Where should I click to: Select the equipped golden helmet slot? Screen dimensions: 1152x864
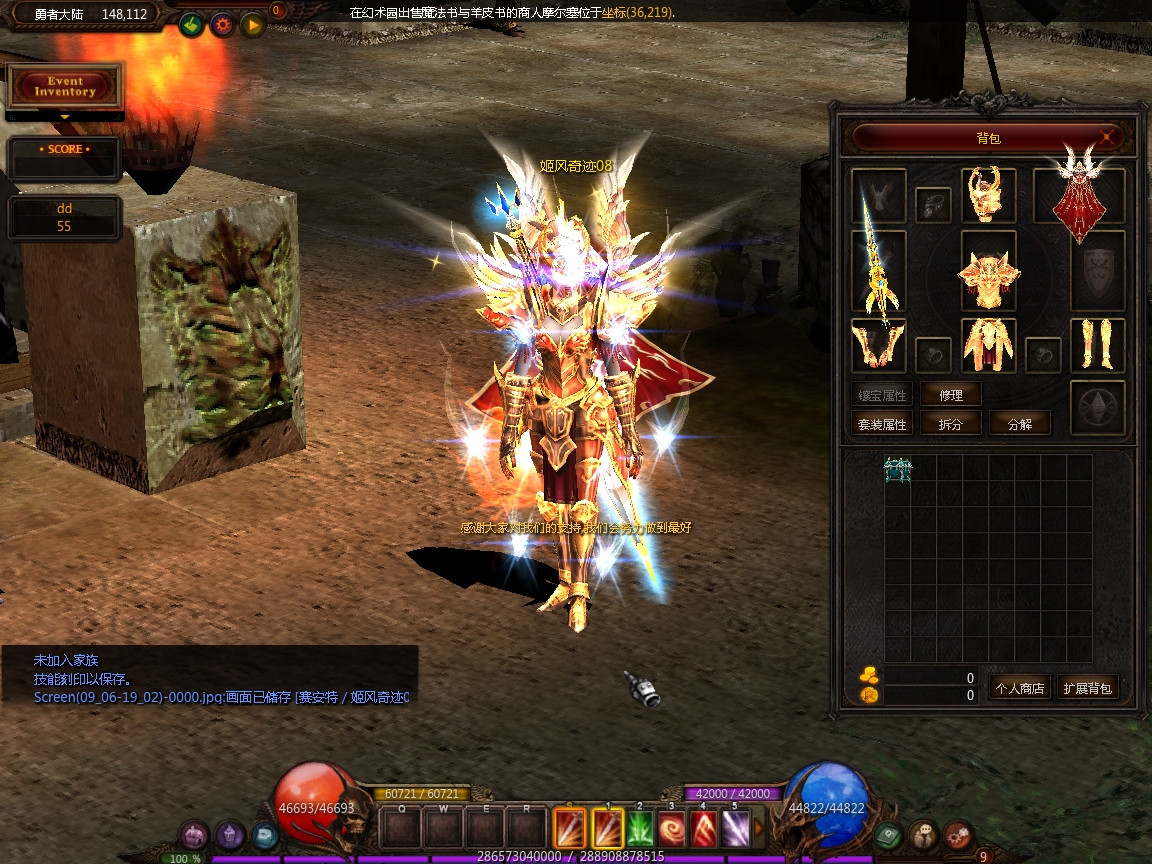tap(989, 195)
